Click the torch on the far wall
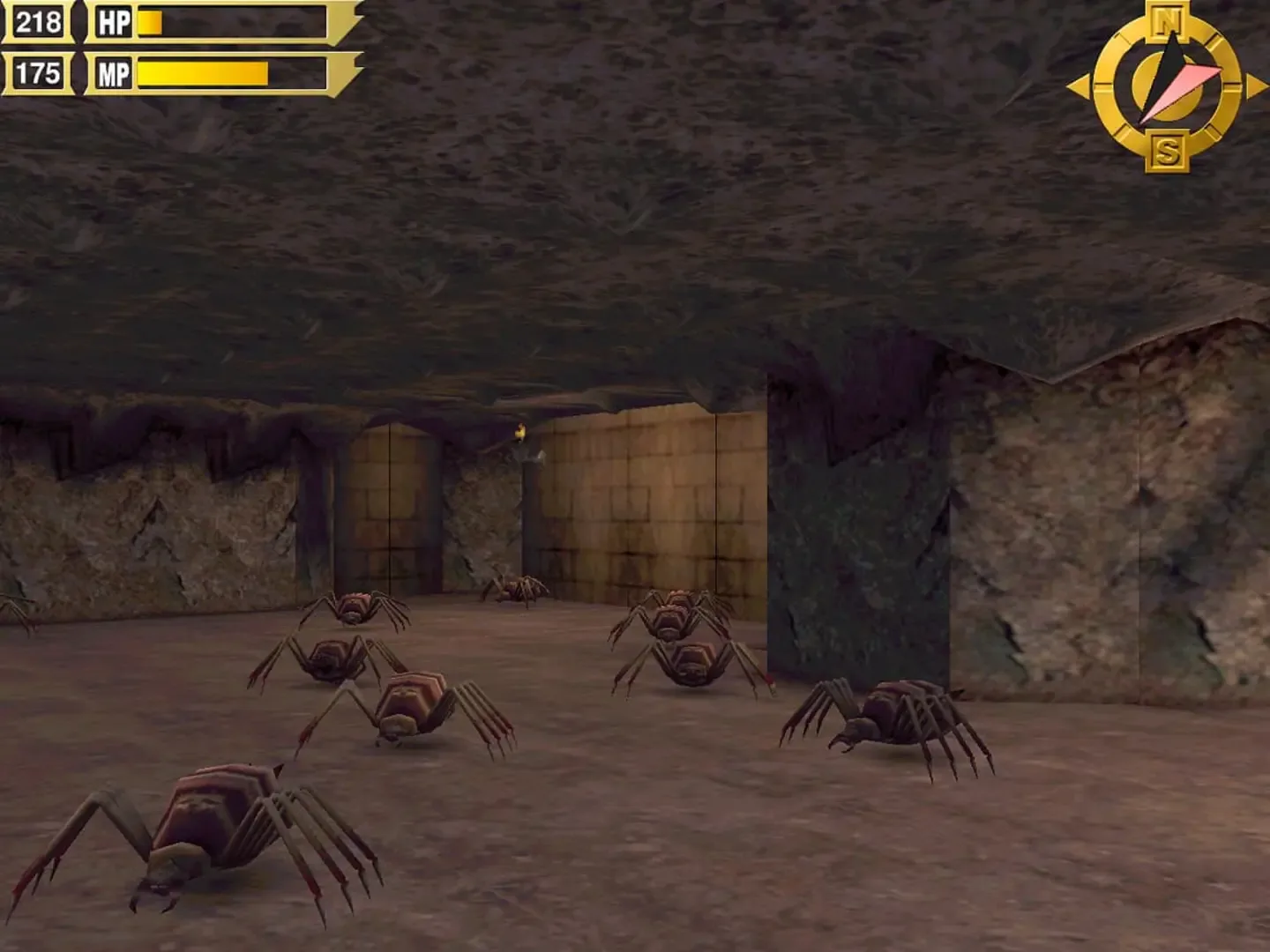 519,434
